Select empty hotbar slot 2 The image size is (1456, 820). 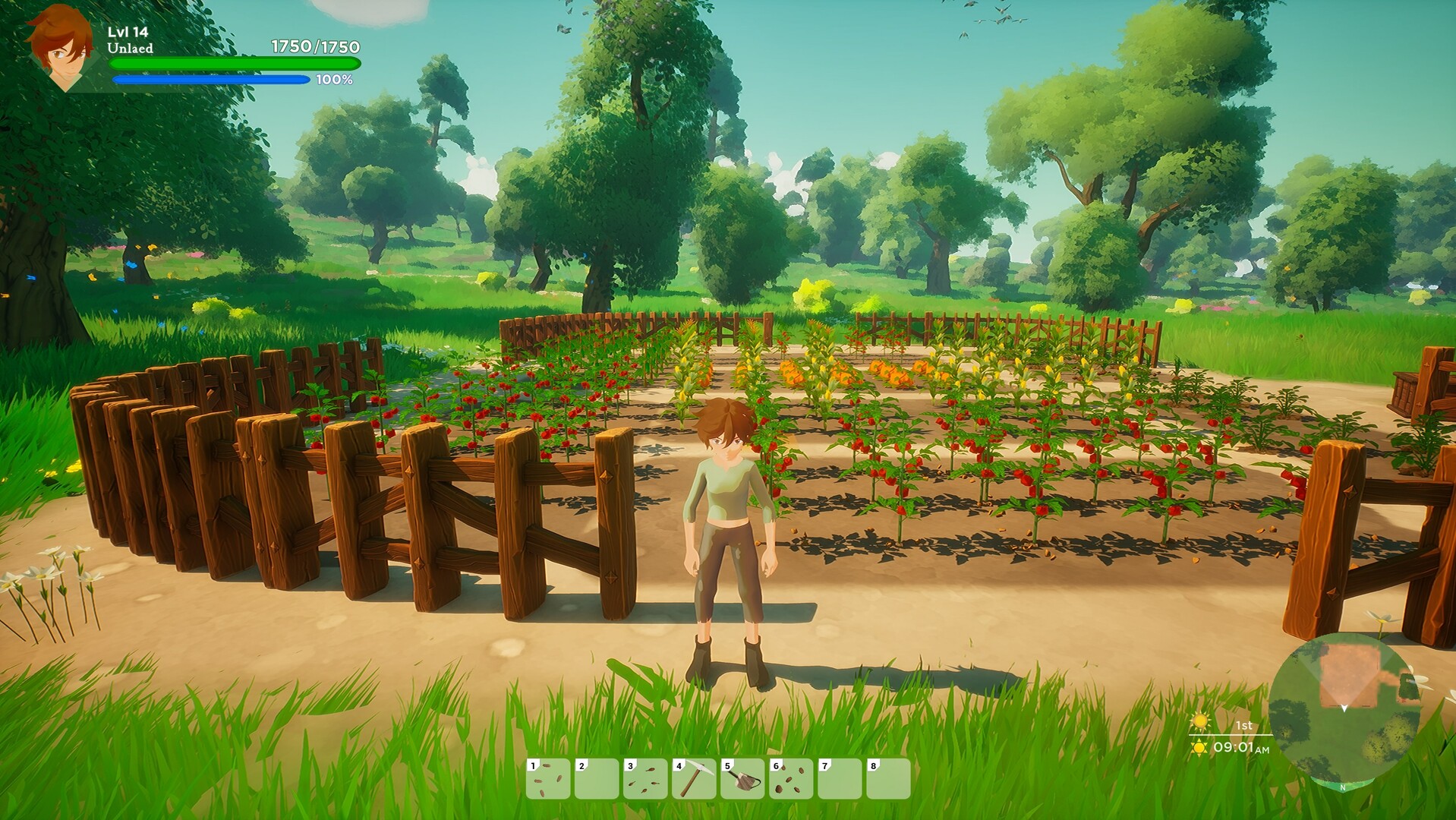pos(597,778)
